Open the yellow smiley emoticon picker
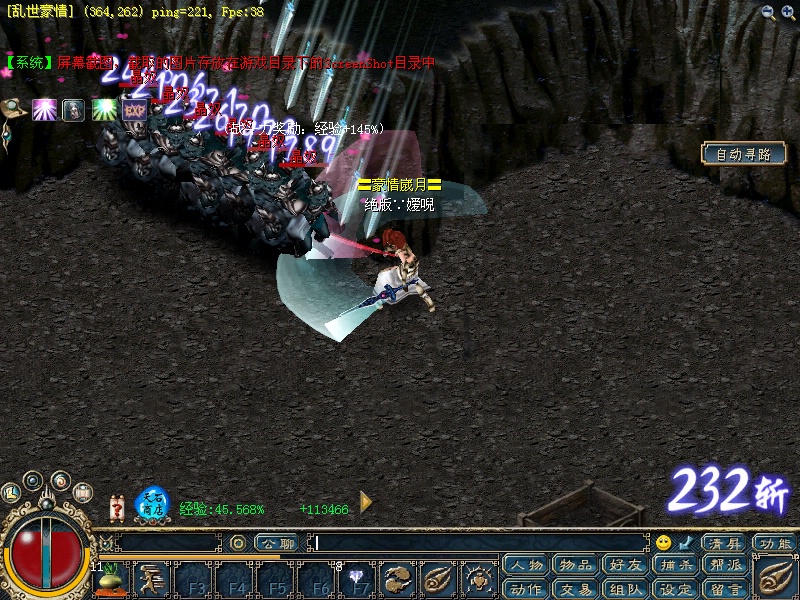 tap(663, 543)
